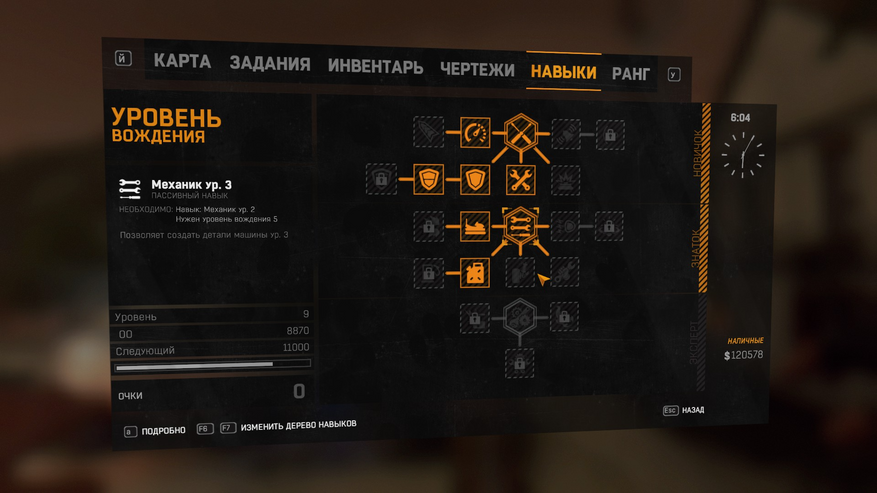Select the crossed wrenches skill node
The image size is (877, 493).
pos(520,180)
